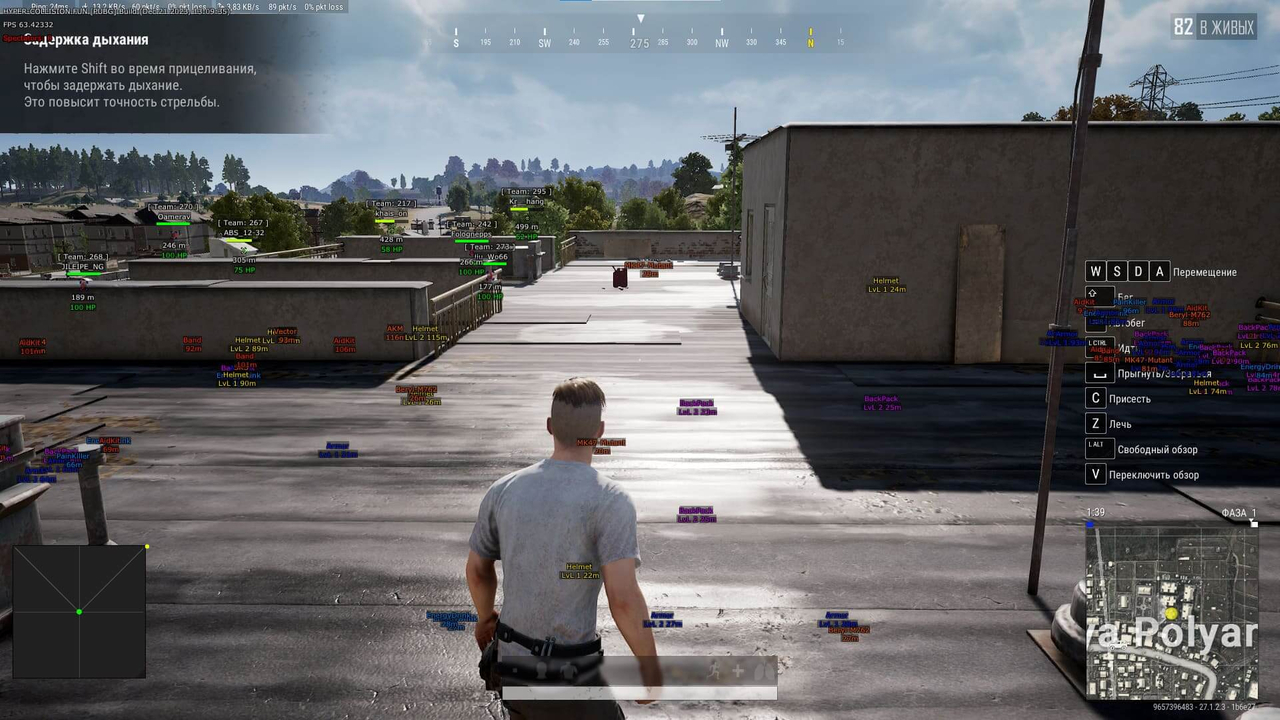The image size is (1280, 720).
Task: Select the C crouch key icon
Action: [x=1095, y=398]
